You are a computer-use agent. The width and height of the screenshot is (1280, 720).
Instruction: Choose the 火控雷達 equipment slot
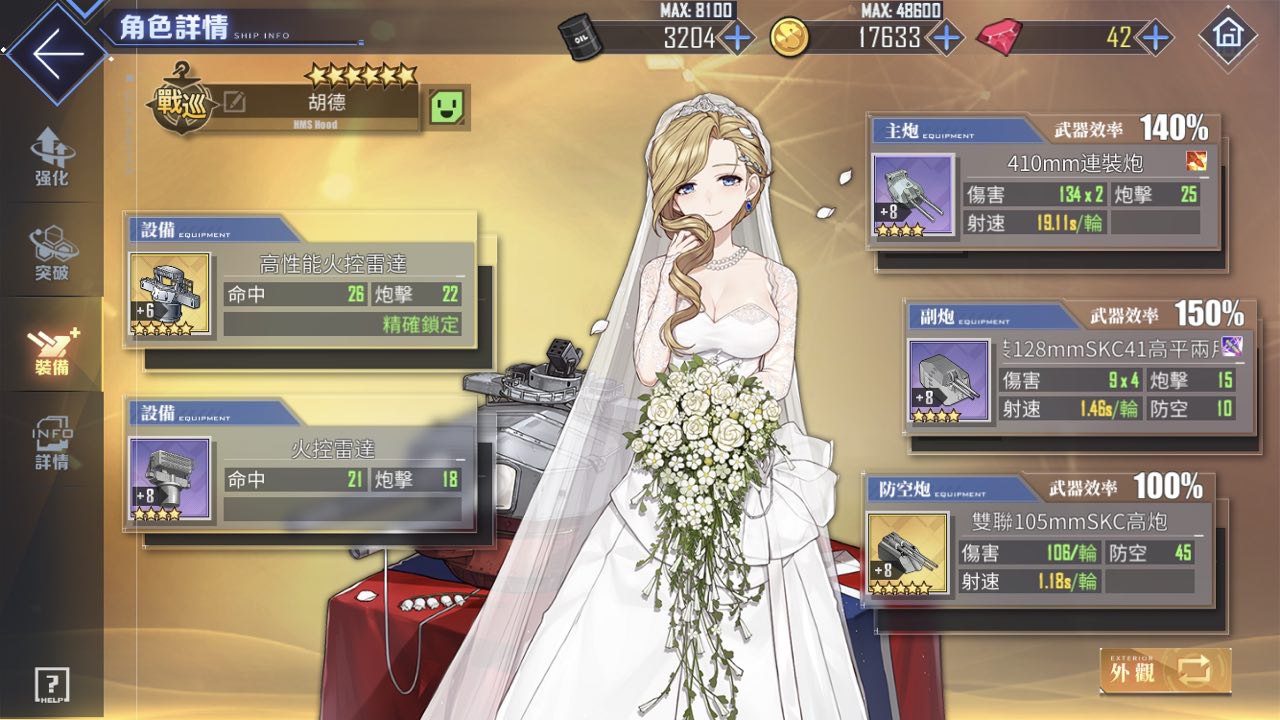coord(300,465)
